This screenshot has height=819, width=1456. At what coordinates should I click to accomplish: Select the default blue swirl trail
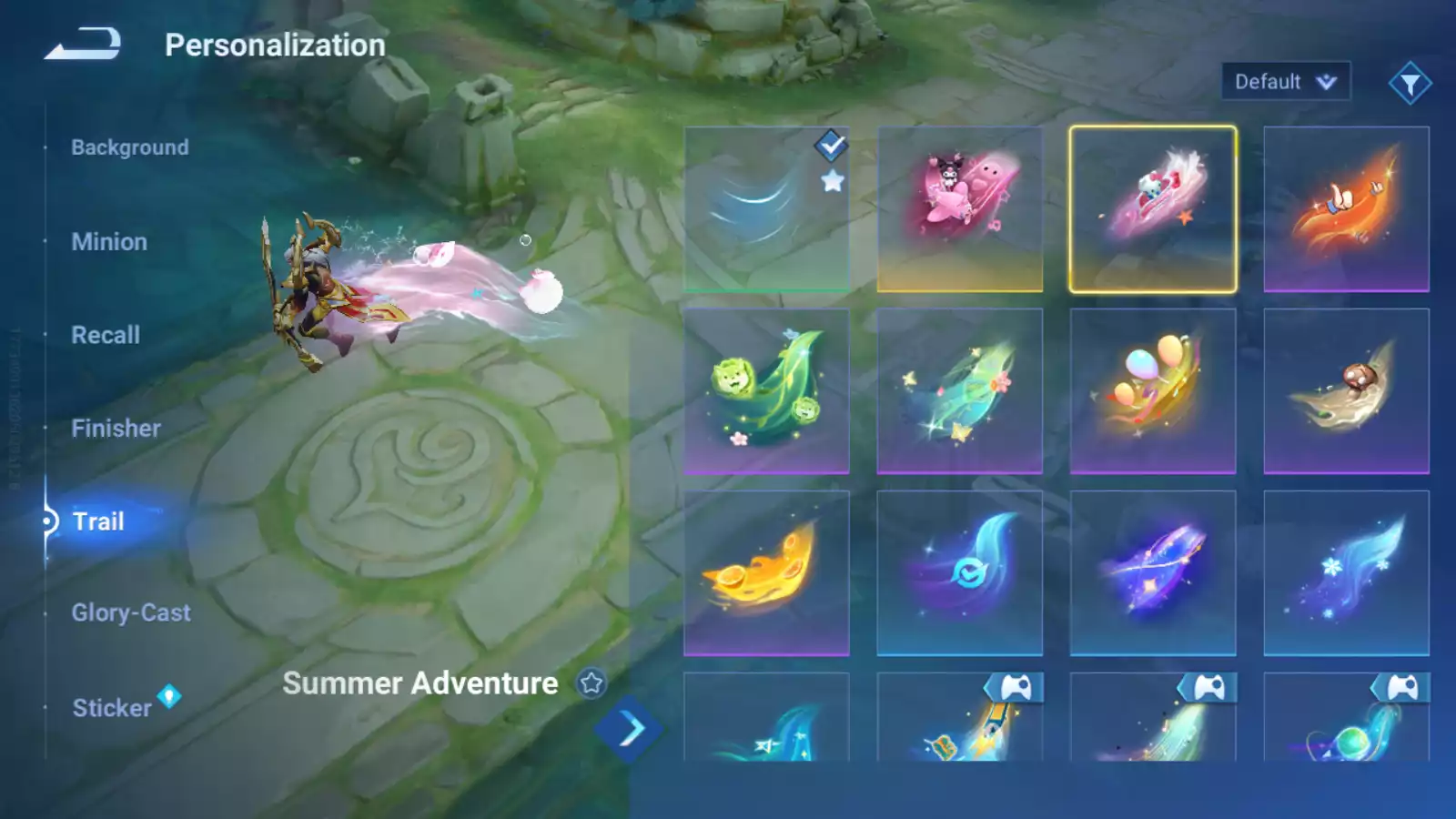[766, 209]
